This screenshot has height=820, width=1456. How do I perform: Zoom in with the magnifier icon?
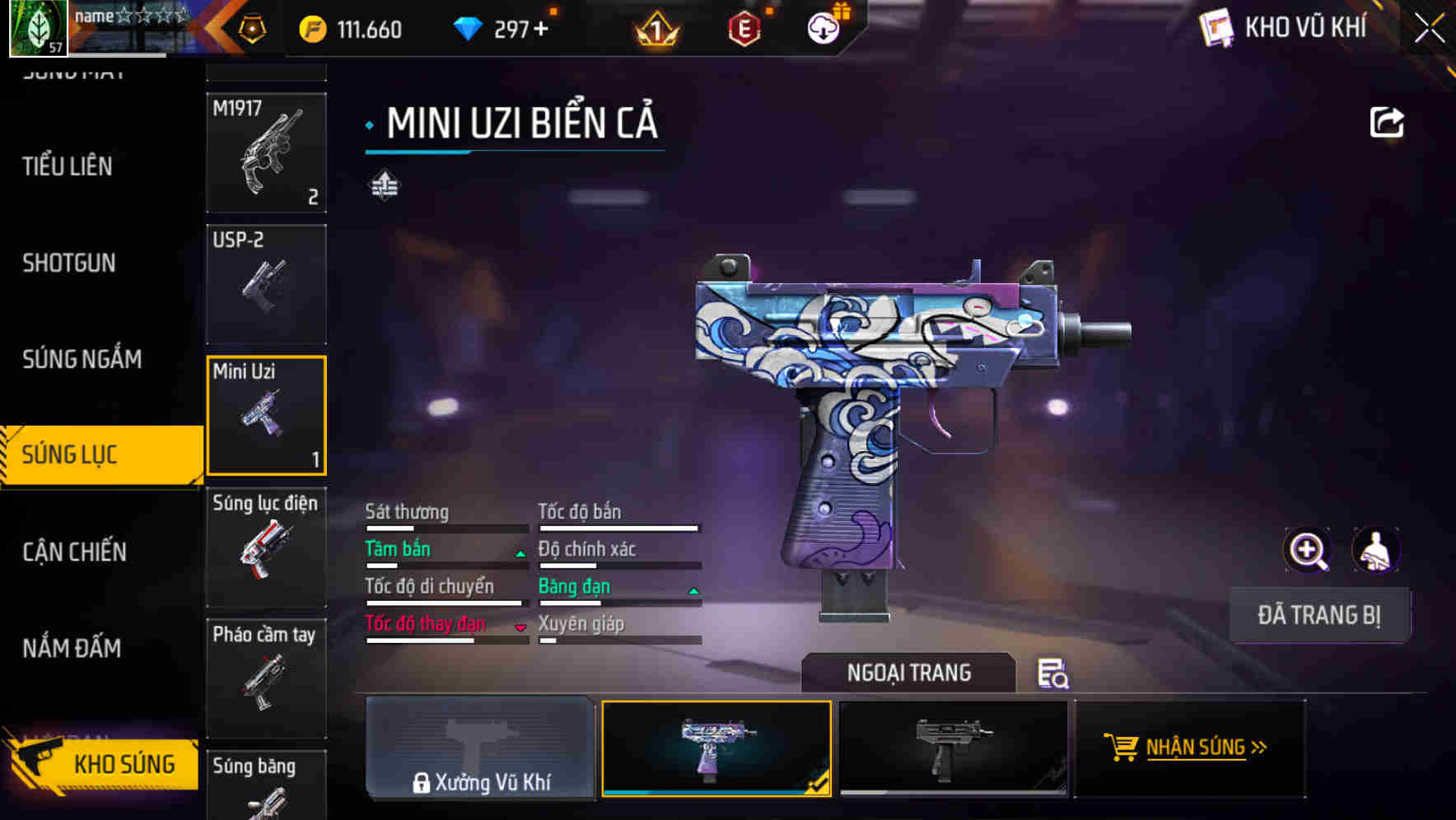click(x=1307, y=550)
